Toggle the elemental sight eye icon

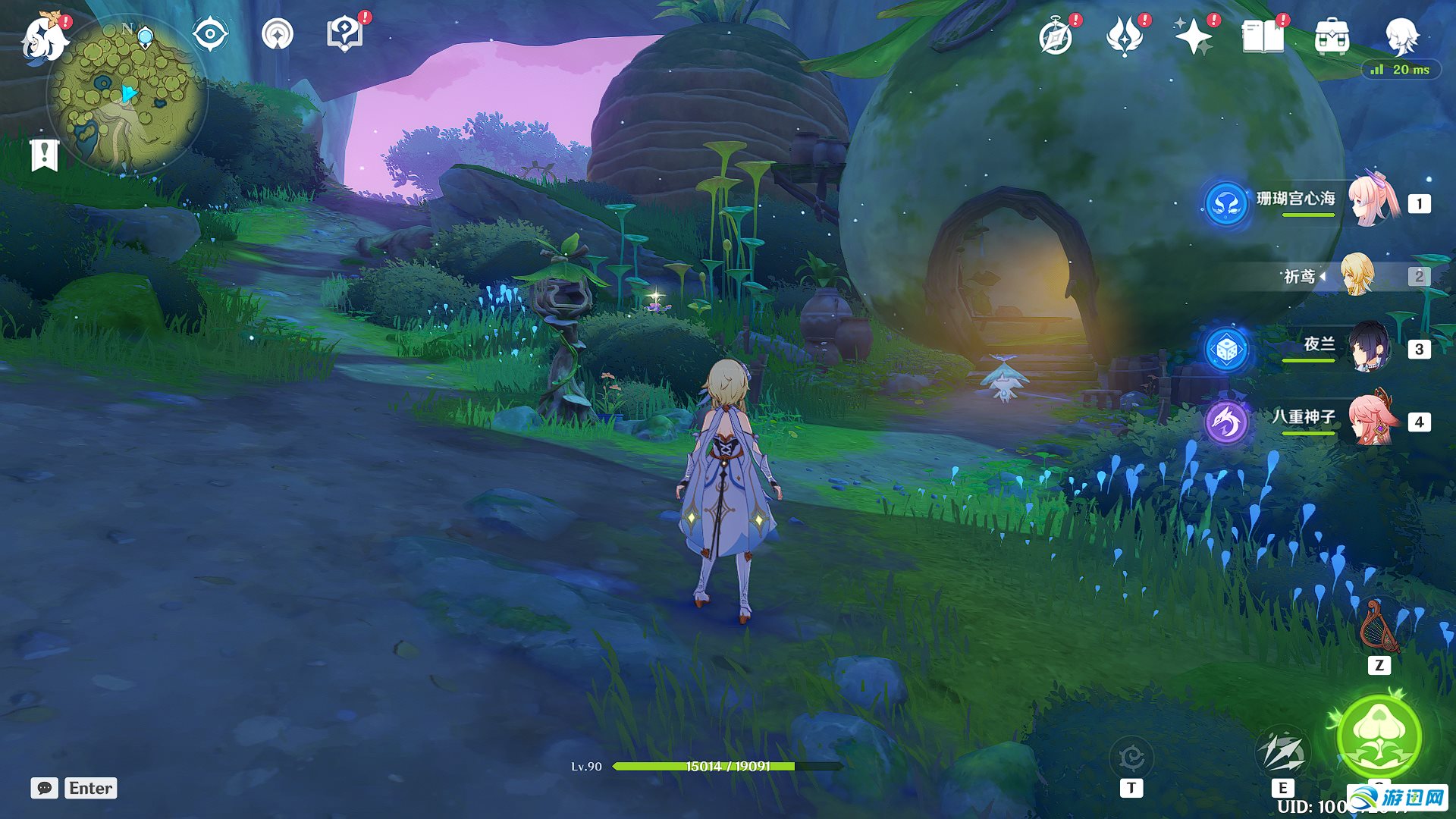[x=210, y=34]
